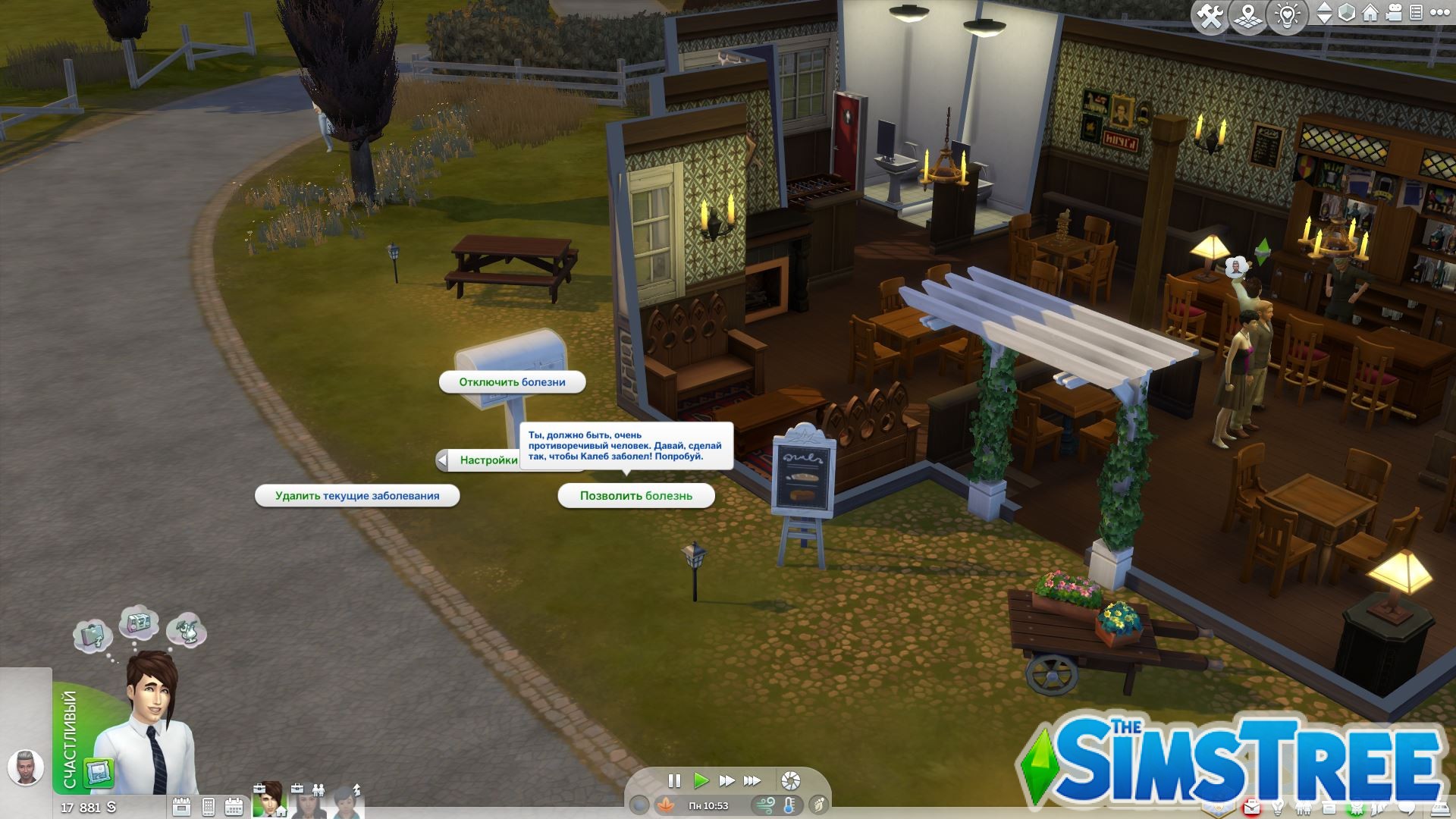Image resolution: width=1456 pixels, height=819 pixels.
Task: Open the relationships panel icon
Action: pyautogui.click(x=1304, y=807)
